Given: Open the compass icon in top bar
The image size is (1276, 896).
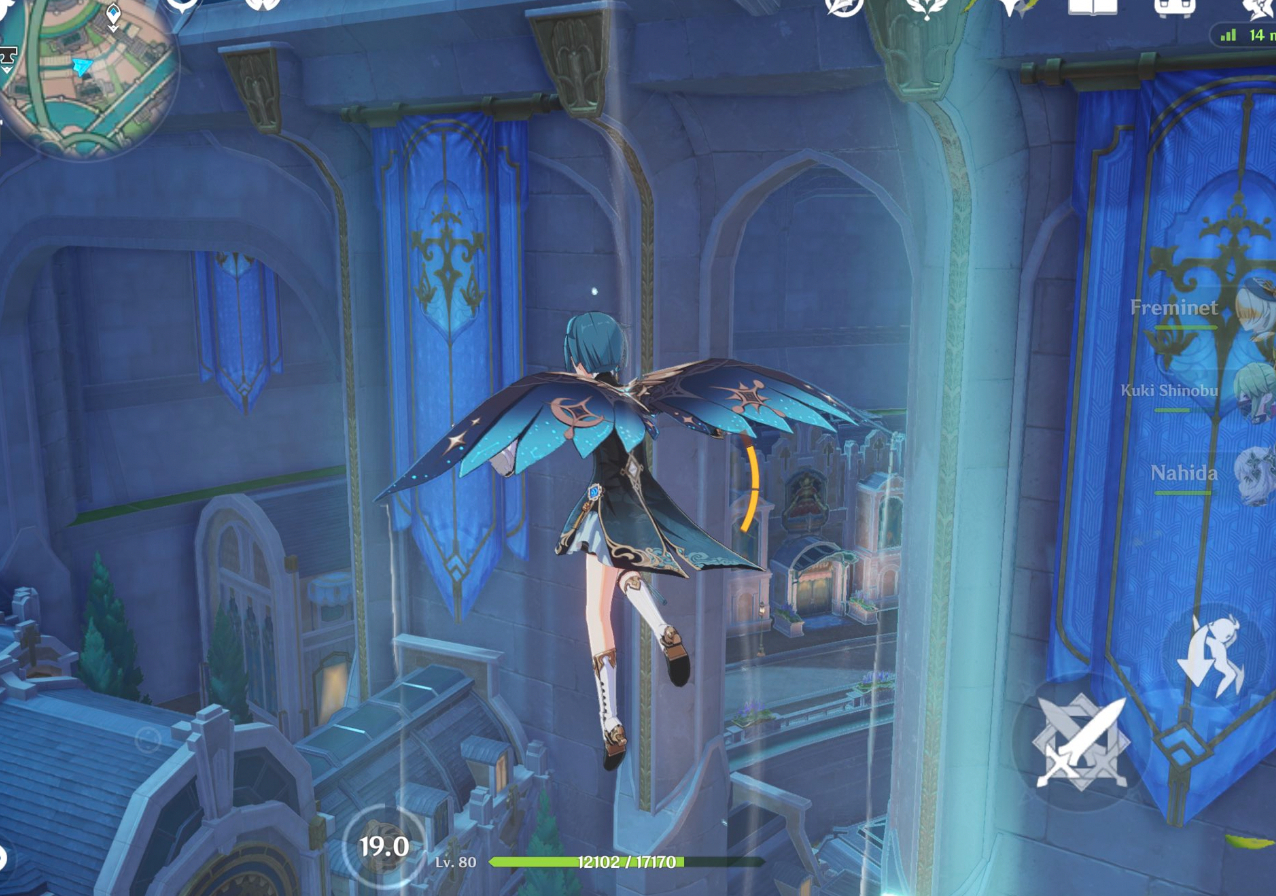Looking at the screenshot, I should pyautogui.click(x=844, y=6).
